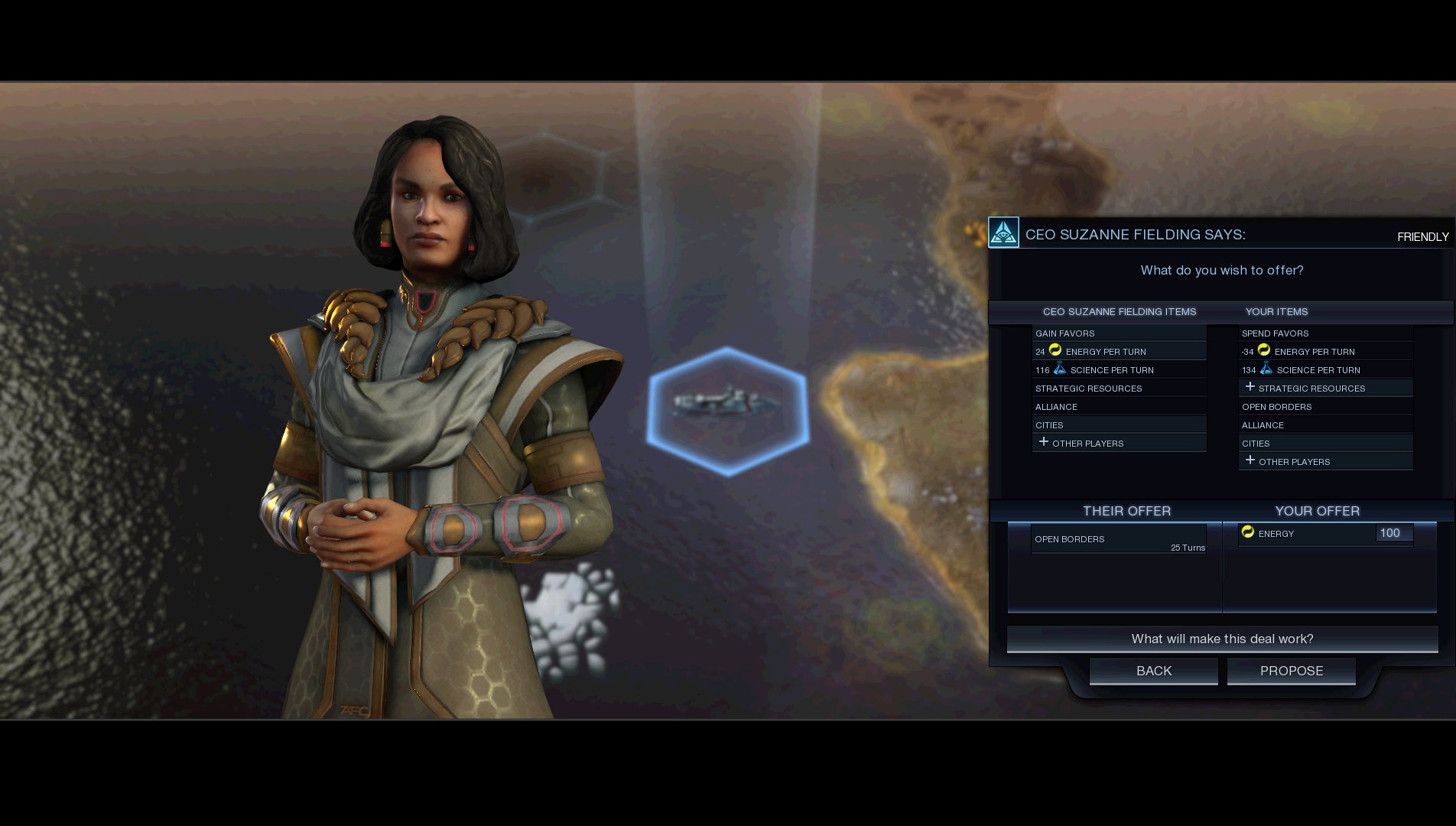1456x826 pixels.
Task: Choose Fielding's 116 Science Per Turn
Action: tap(1118, 370)
